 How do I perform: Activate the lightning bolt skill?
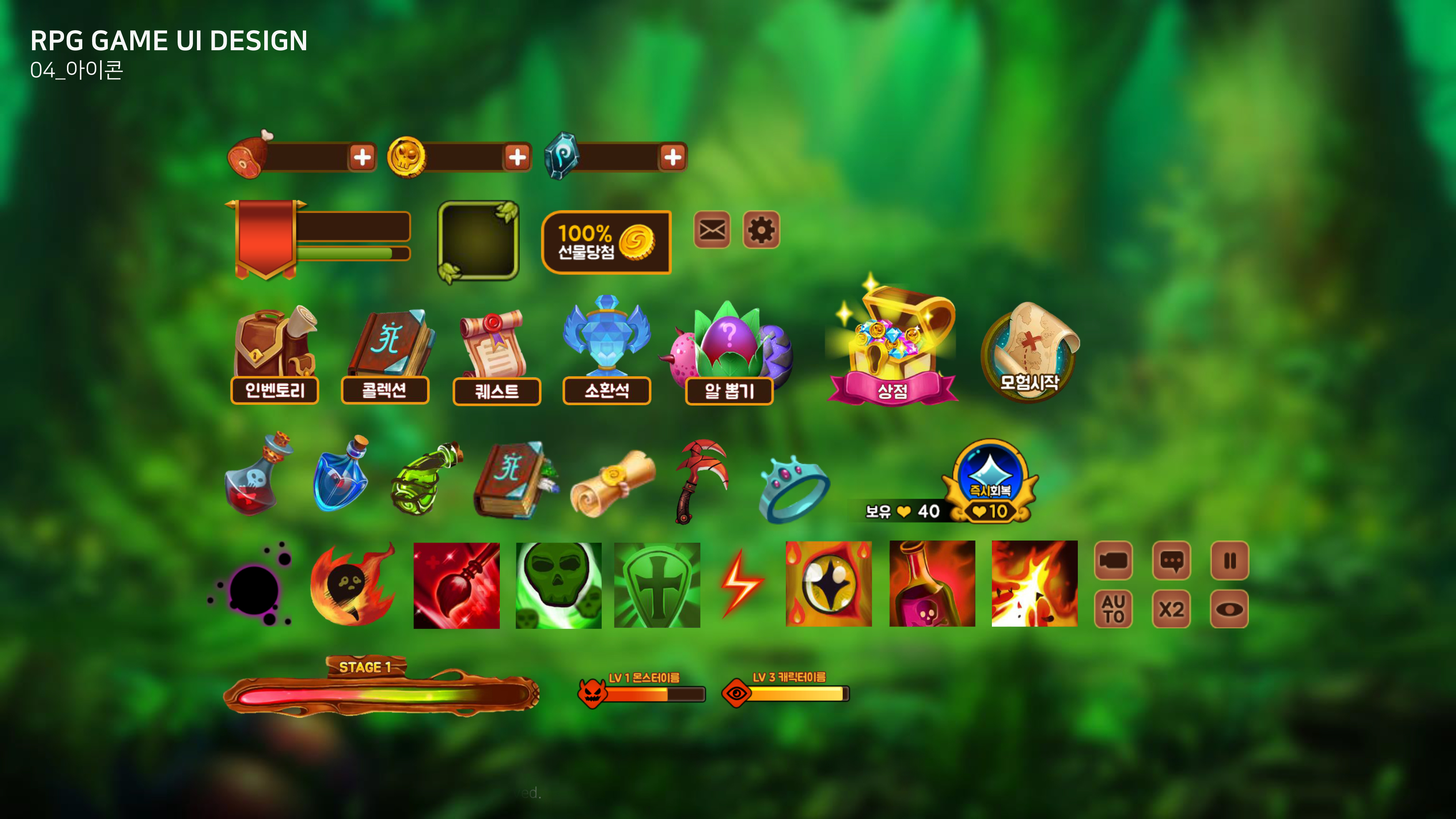coord(742,584)
